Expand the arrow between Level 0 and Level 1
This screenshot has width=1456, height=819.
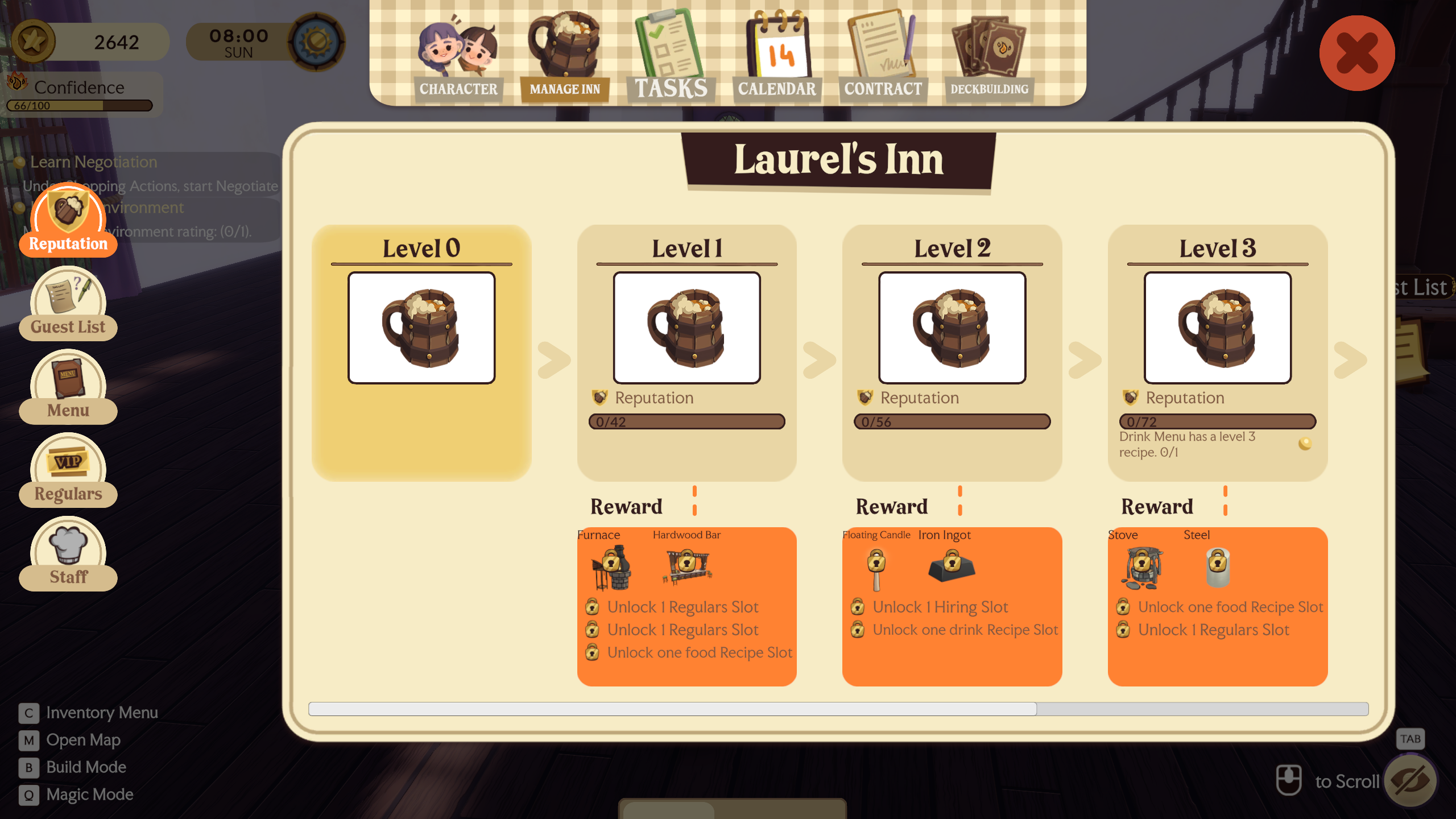pyautogui.click(x=553, y=358)
